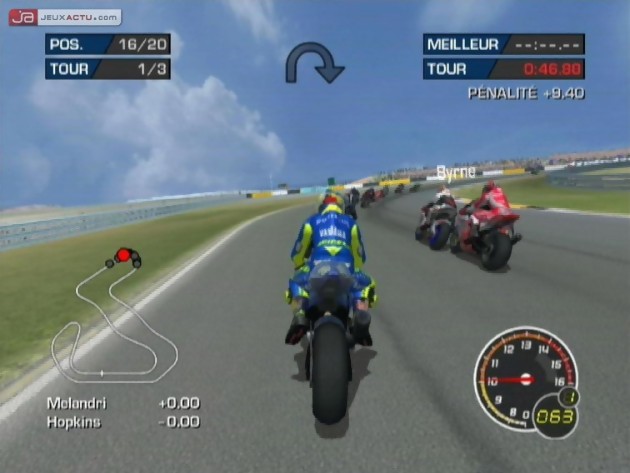The height and width of the screenshot is (473, 630).
Task: Select the red player marker on the minimap
Action: point(123,256)
